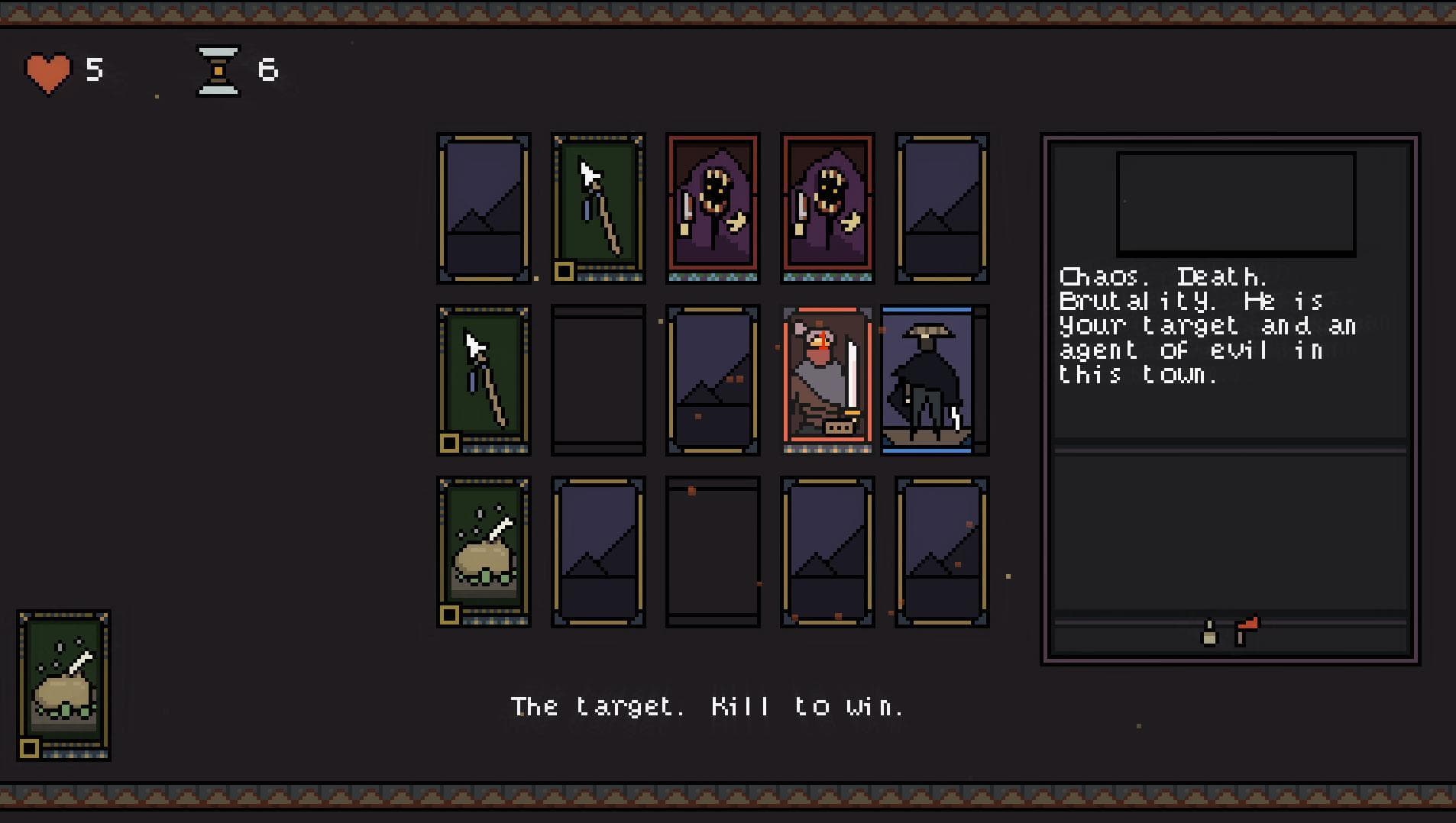Choose the spear card beside the hooded cultists
This screenshot has width=1456, height=823.
click(x=598, y=208)
